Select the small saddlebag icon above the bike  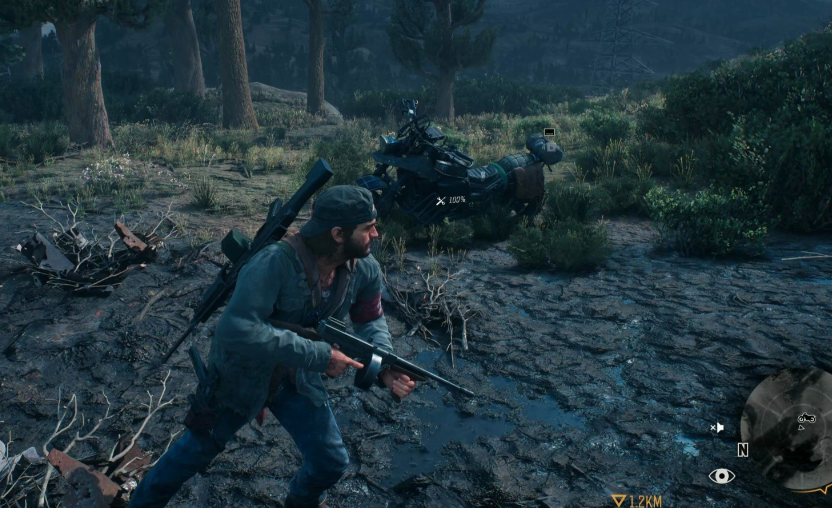tap(549, 131)
